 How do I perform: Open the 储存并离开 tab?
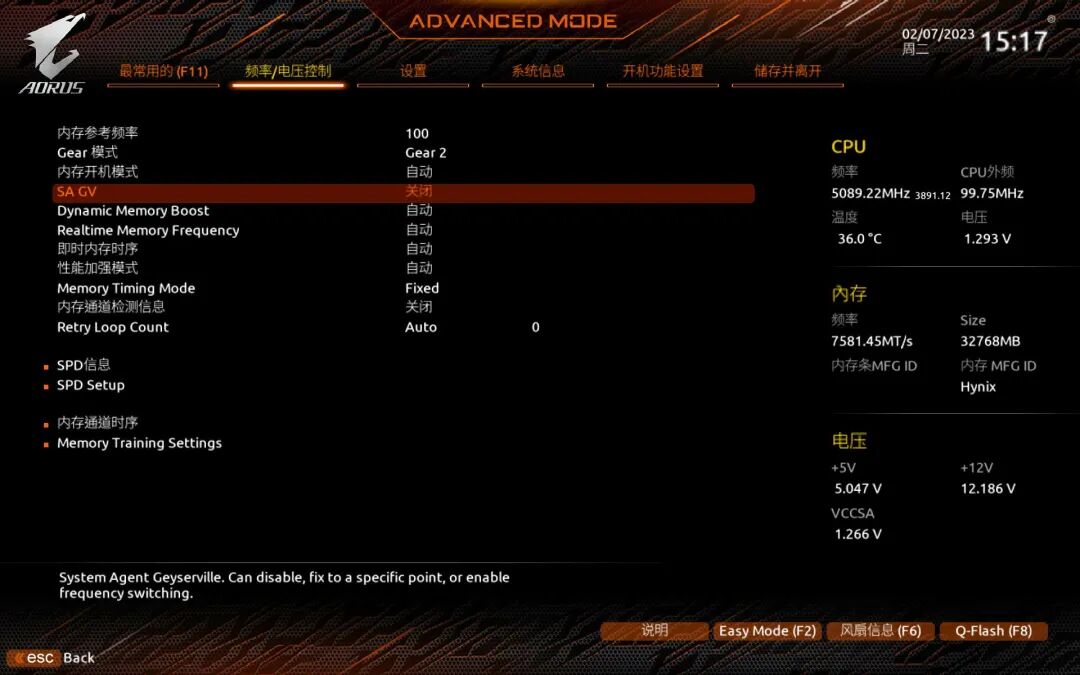tap(788, 71)
